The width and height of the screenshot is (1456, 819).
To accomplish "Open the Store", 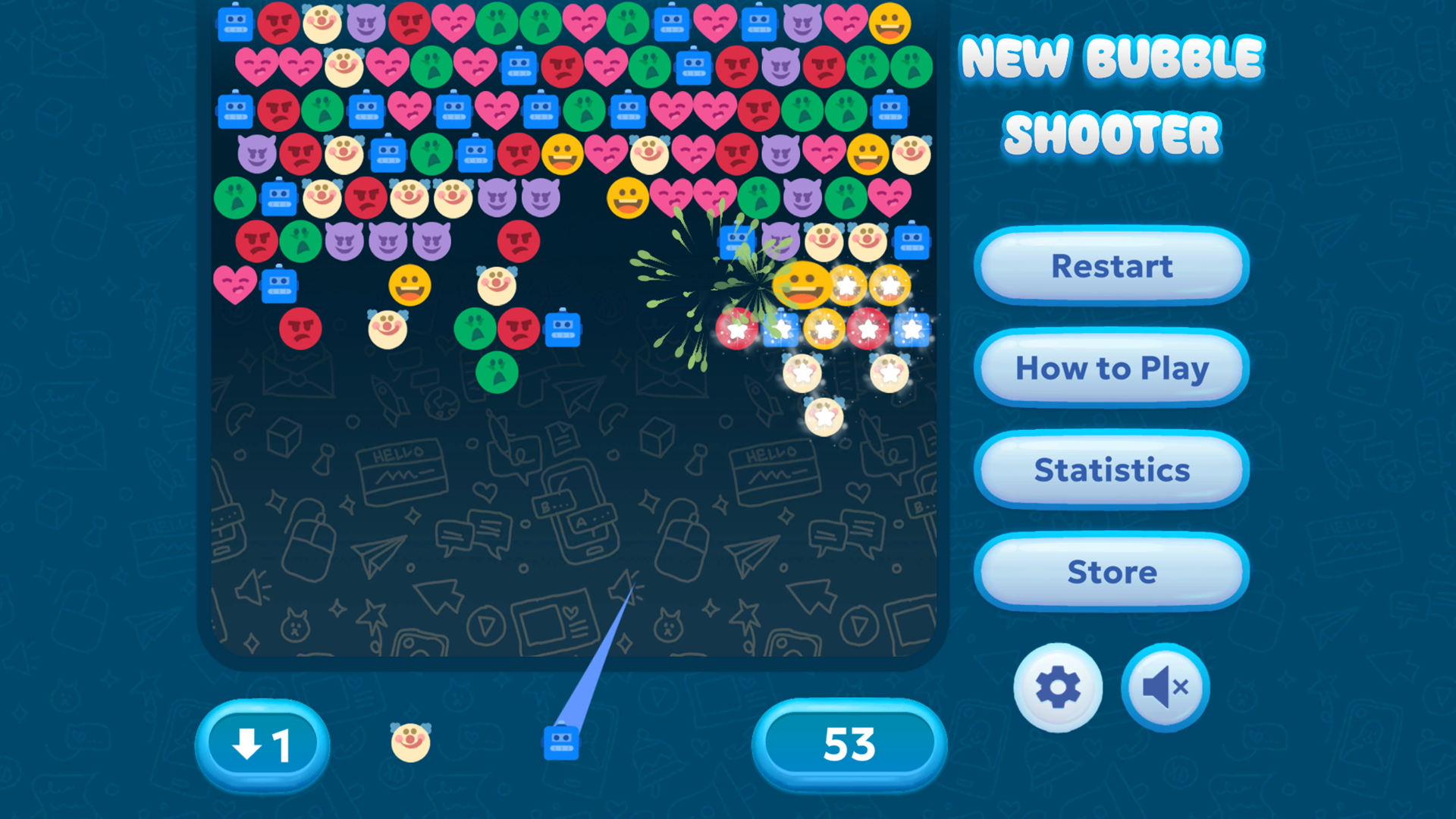I will point(1110,573).
